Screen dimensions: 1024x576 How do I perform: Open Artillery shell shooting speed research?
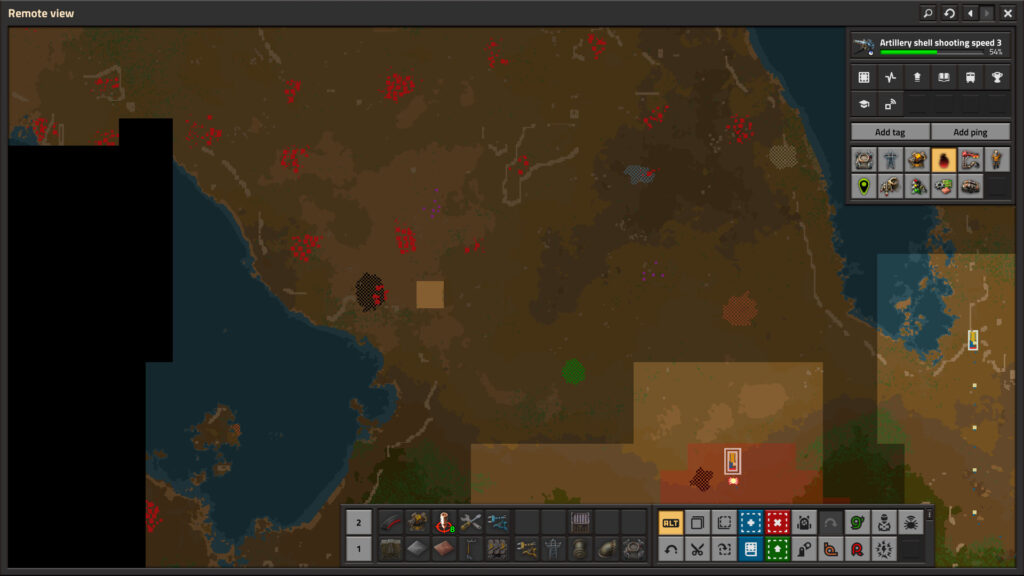click(x=929, y=46)
